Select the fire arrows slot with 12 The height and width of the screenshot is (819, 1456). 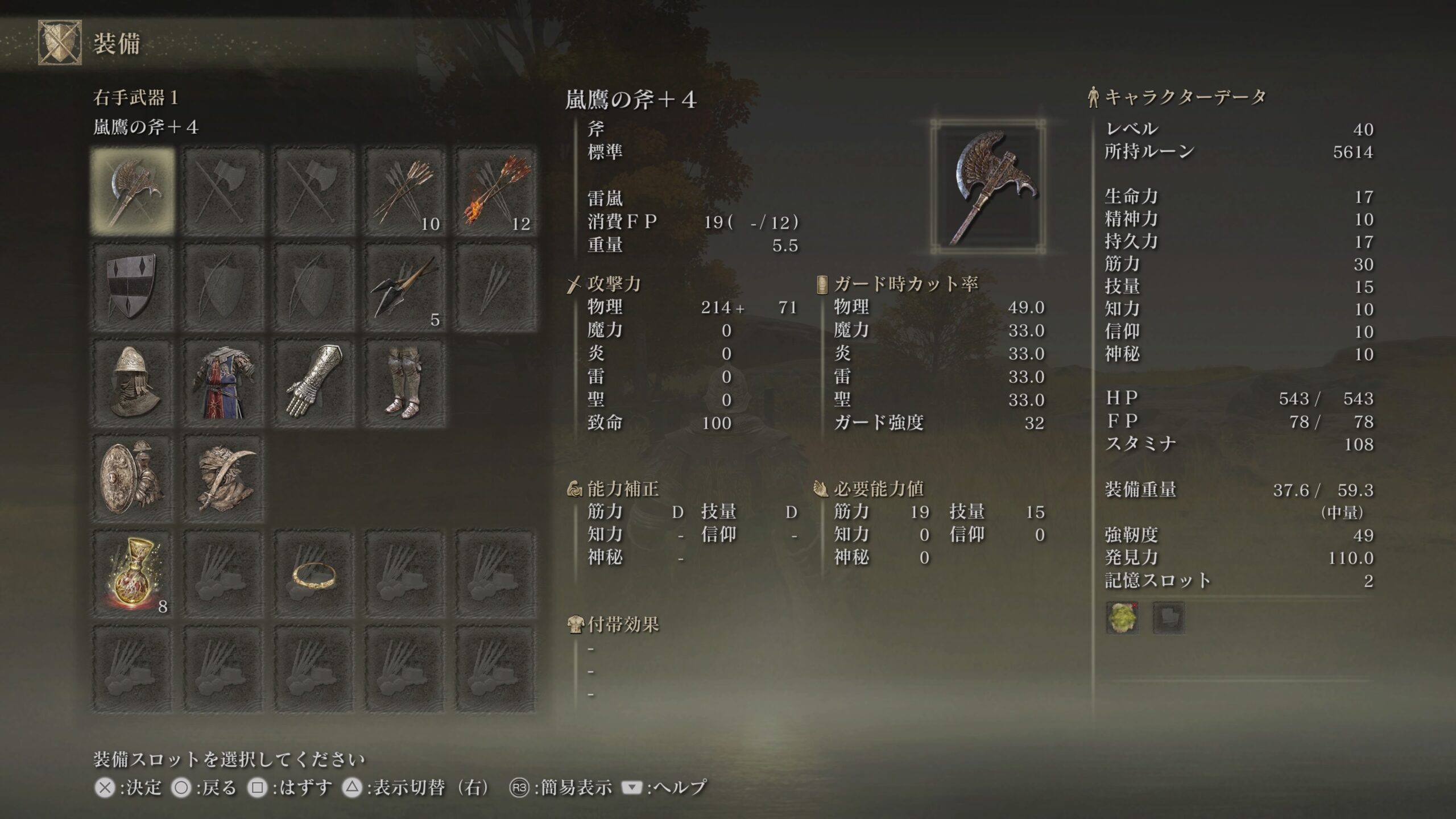(x=496, y=192)
